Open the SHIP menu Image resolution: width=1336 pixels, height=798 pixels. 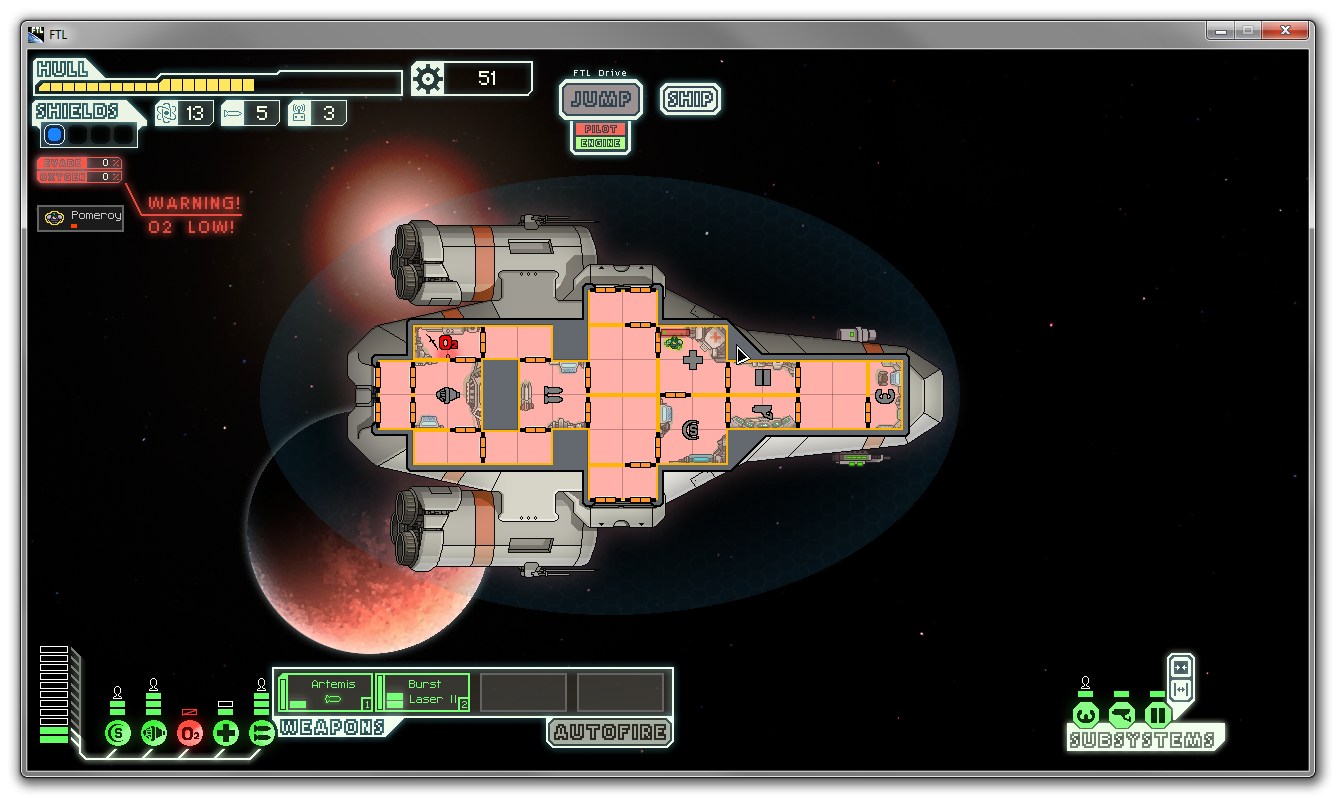click(690, 99)
